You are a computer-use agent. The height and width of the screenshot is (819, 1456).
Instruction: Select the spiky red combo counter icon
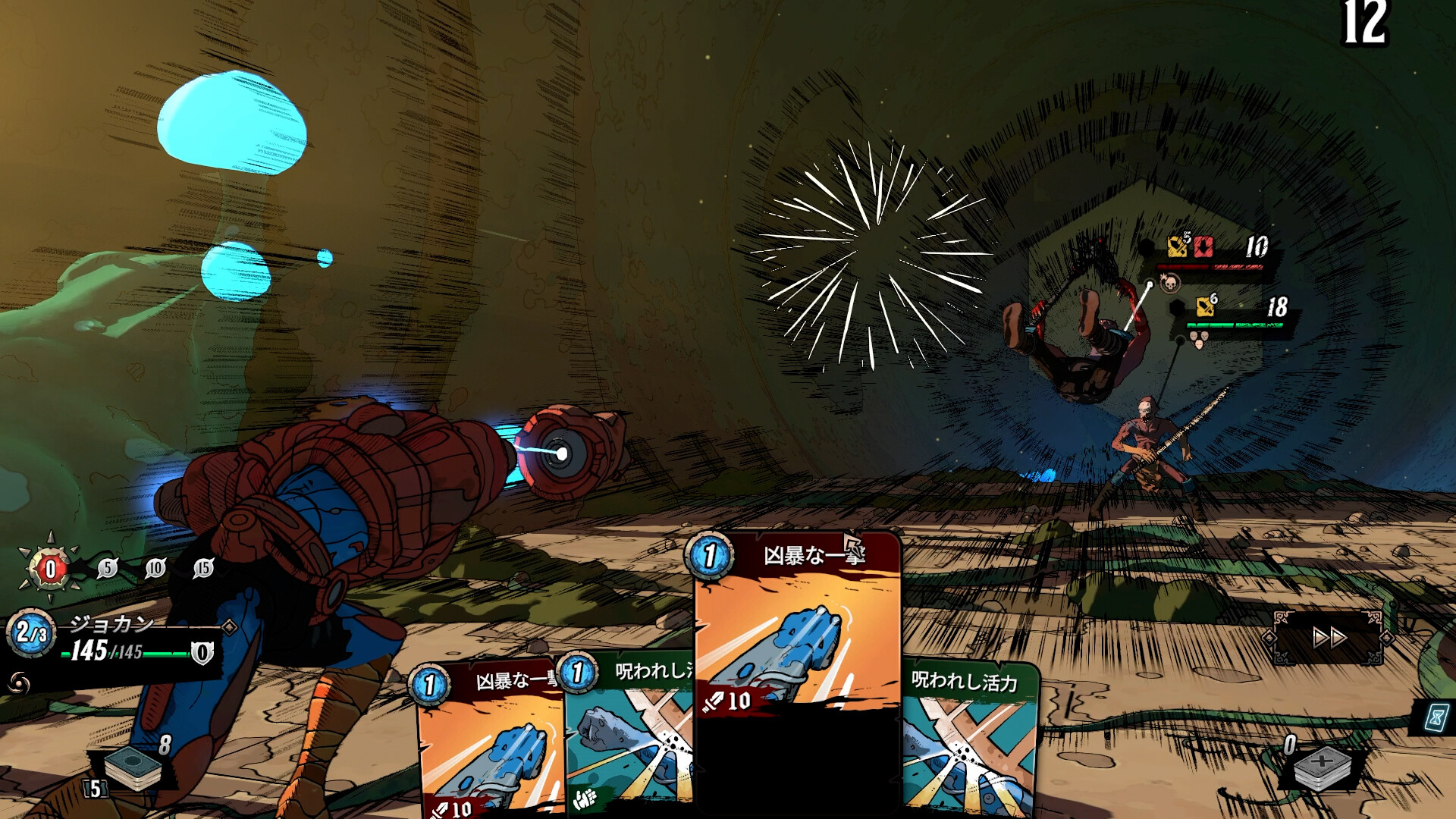pyautogui.click(x=50, y=569)
